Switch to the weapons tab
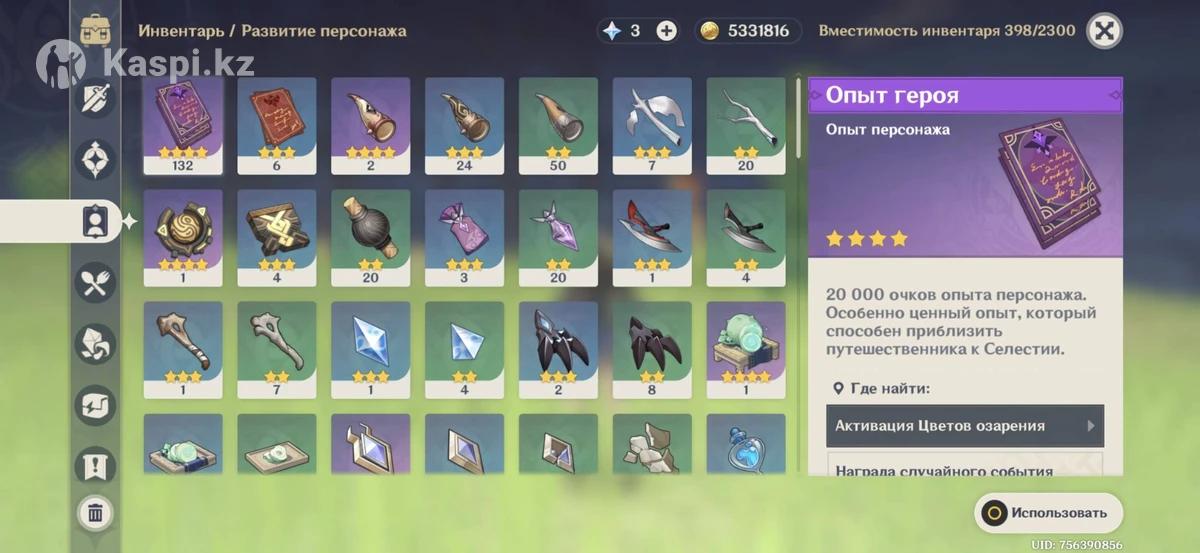Viewport: 1200px width, 553px height. coord(96,98)
